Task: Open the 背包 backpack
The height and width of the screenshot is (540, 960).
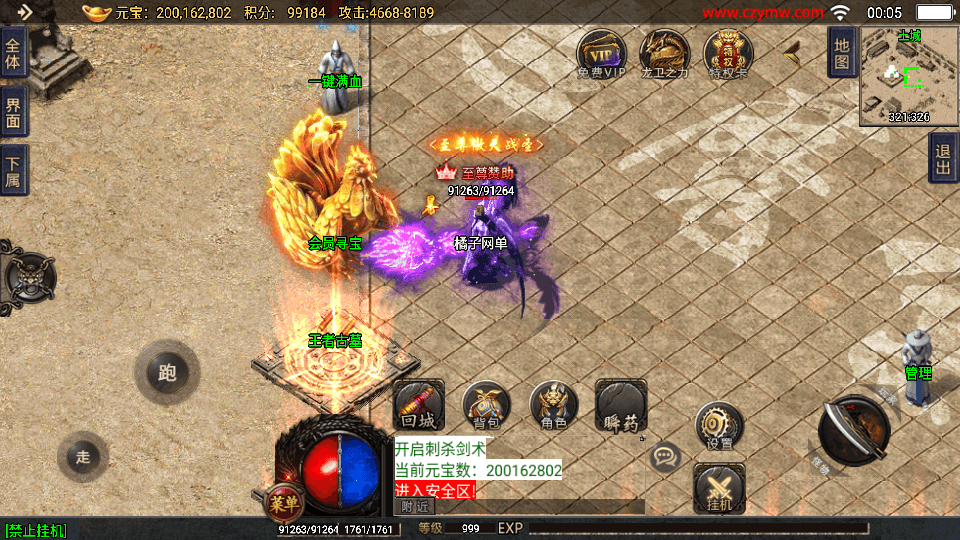Action: click(486, 405)
